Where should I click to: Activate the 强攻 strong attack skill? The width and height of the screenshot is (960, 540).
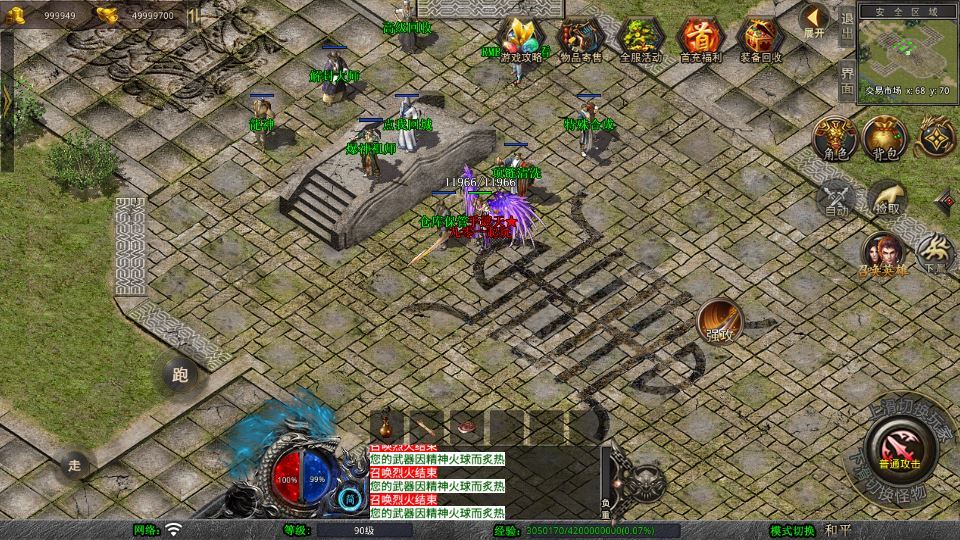tap(720, 321)
